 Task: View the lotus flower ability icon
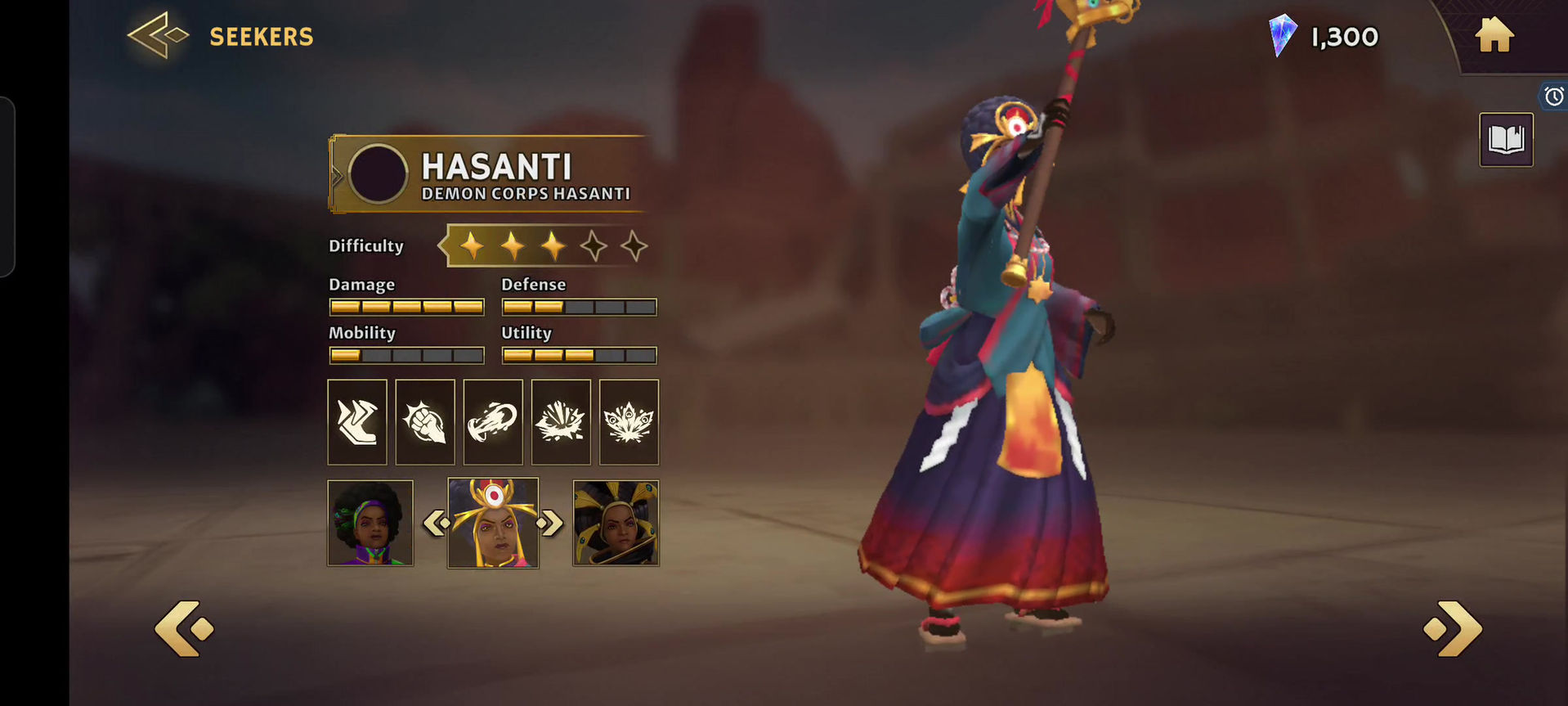tap(629, 422)
